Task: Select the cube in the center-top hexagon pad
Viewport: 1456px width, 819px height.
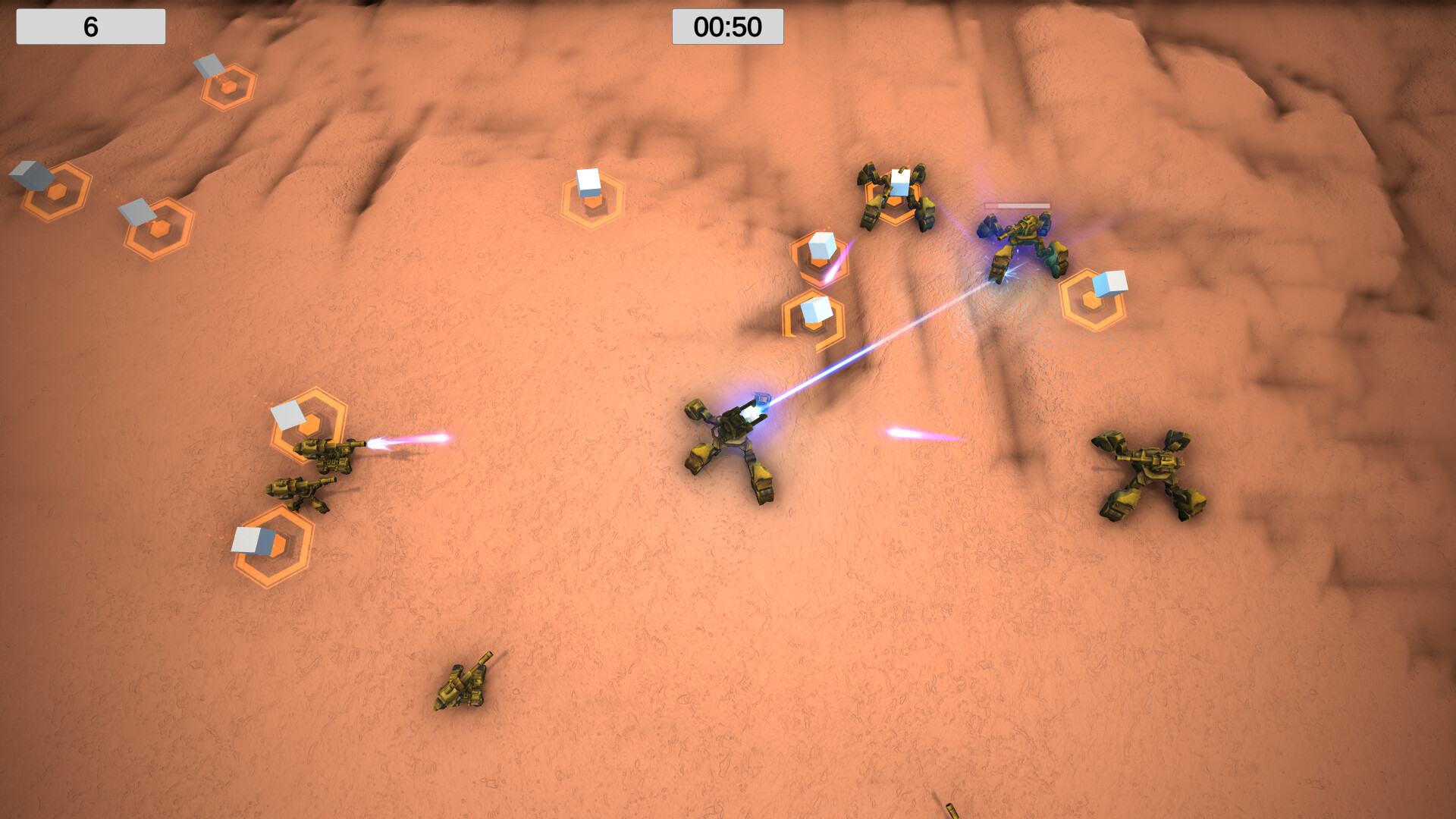Action: (588, 182)
